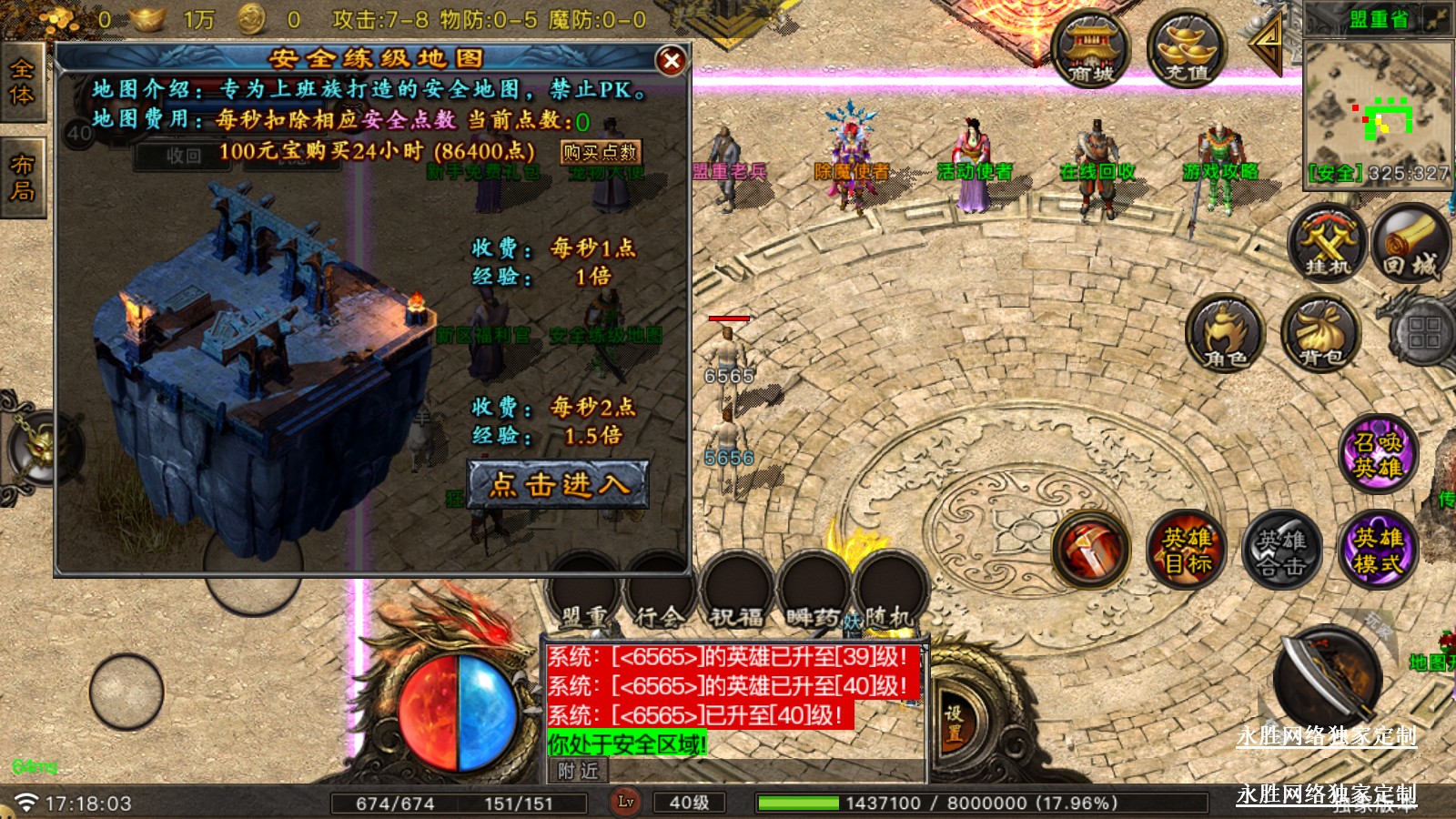Close the 安全练级地图 dialog

pos(672,61)
